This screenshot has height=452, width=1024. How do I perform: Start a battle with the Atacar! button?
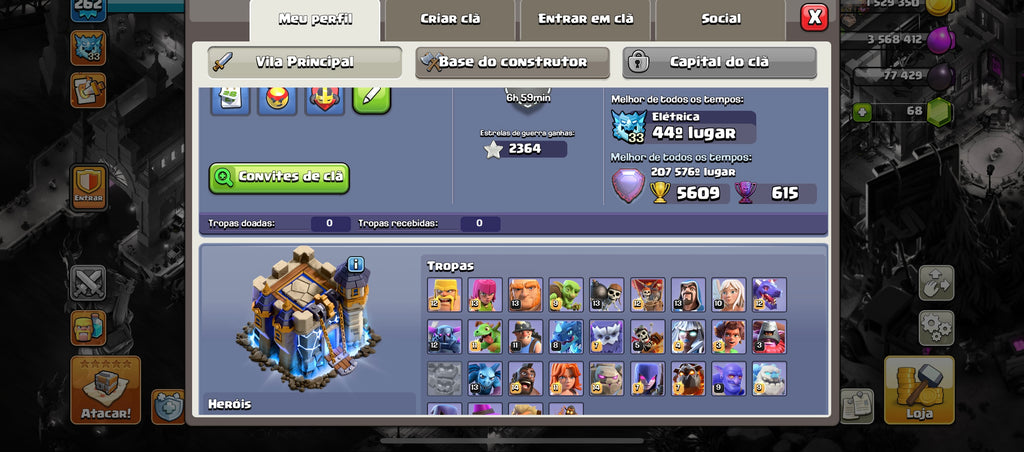coord(105,390)
